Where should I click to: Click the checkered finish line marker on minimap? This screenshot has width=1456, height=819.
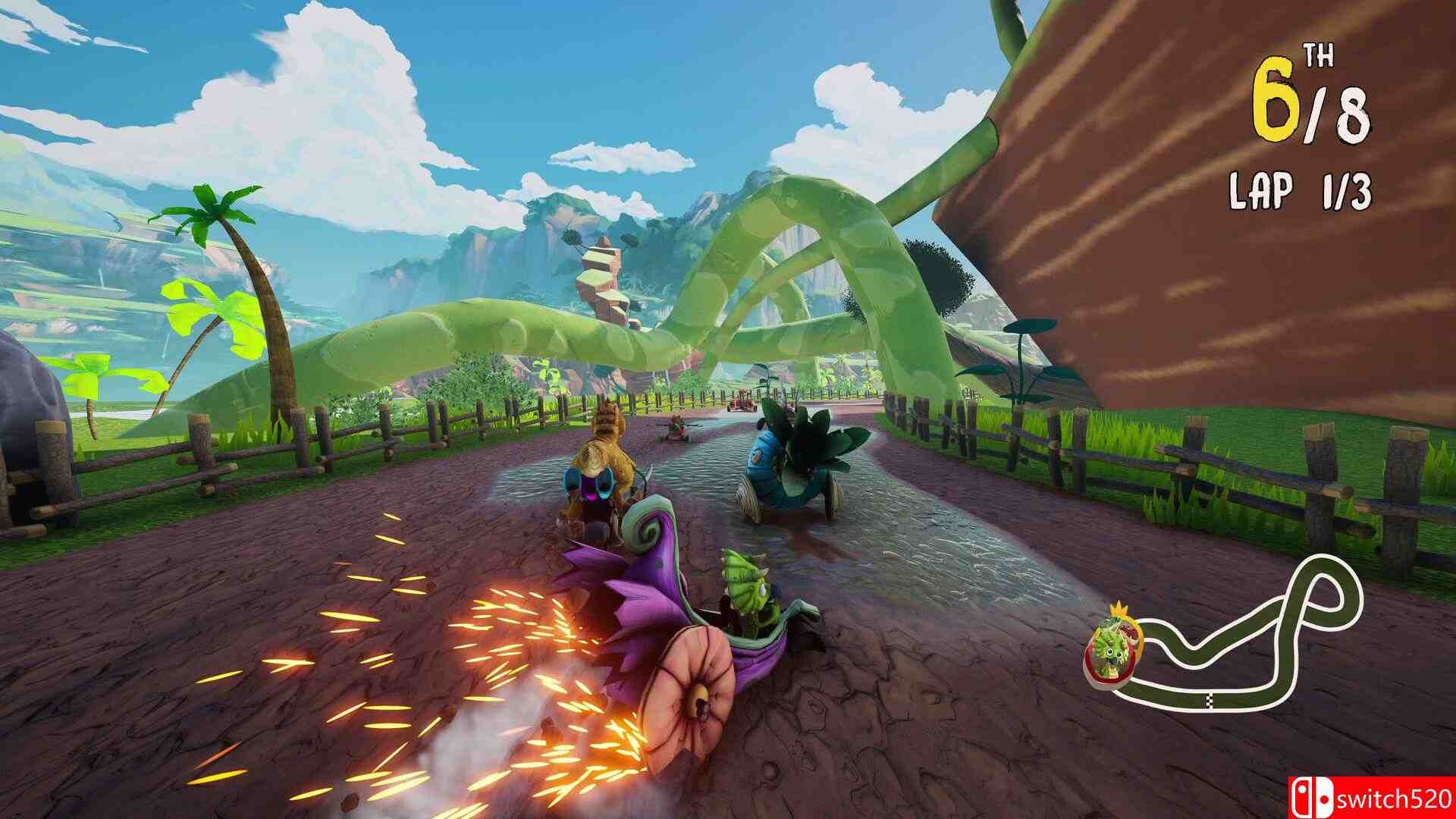(x=1210, y=700)
